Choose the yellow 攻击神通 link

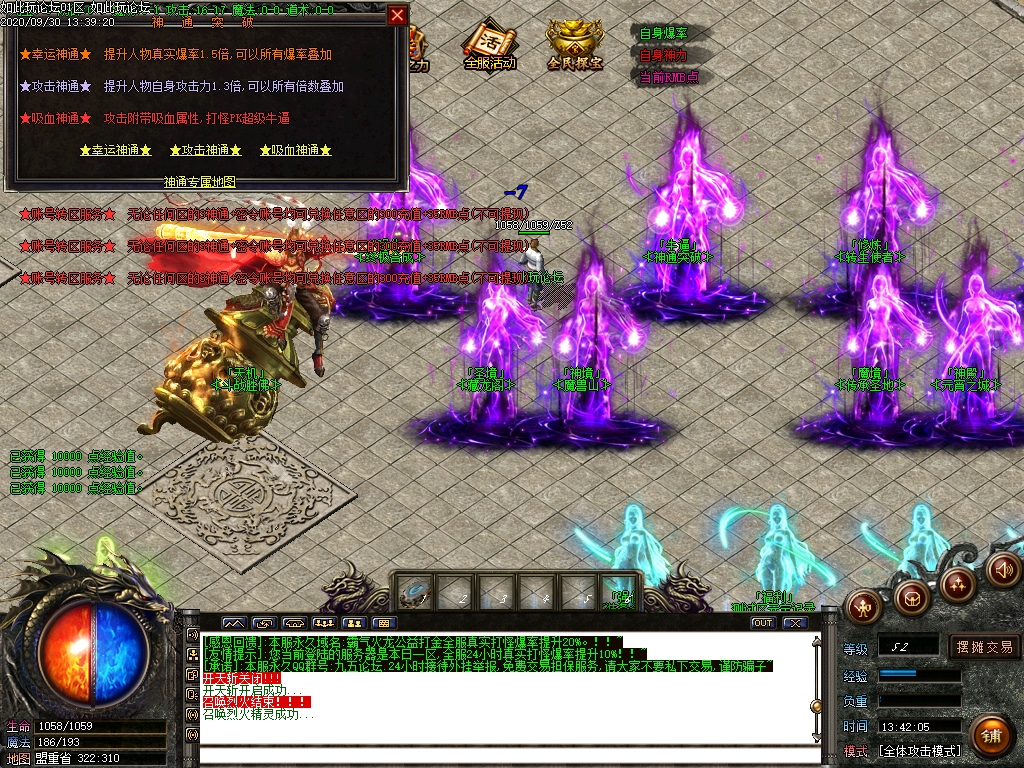pyautogui.click(x=205, y=150)
